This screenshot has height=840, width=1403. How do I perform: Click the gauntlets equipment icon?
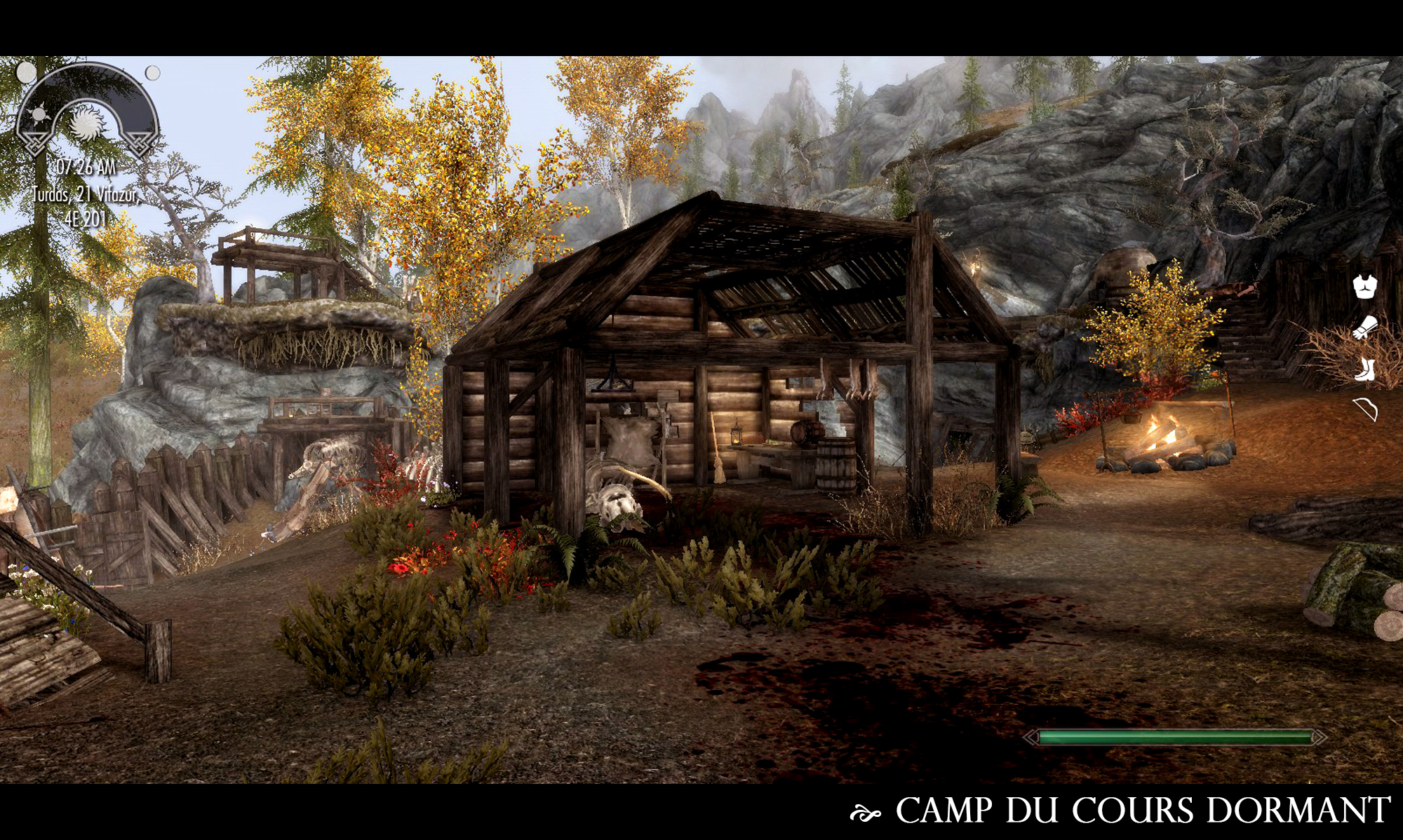point(1366,327)
